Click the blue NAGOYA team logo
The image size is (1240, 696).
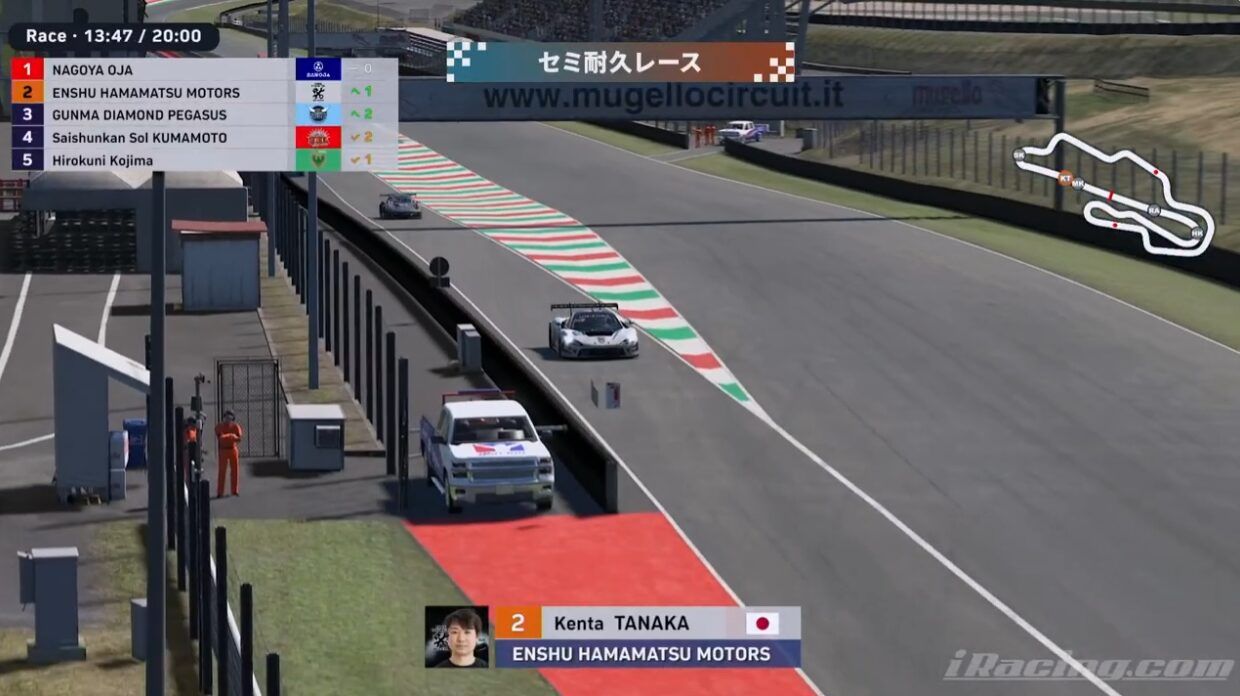(x=318, y=70)
